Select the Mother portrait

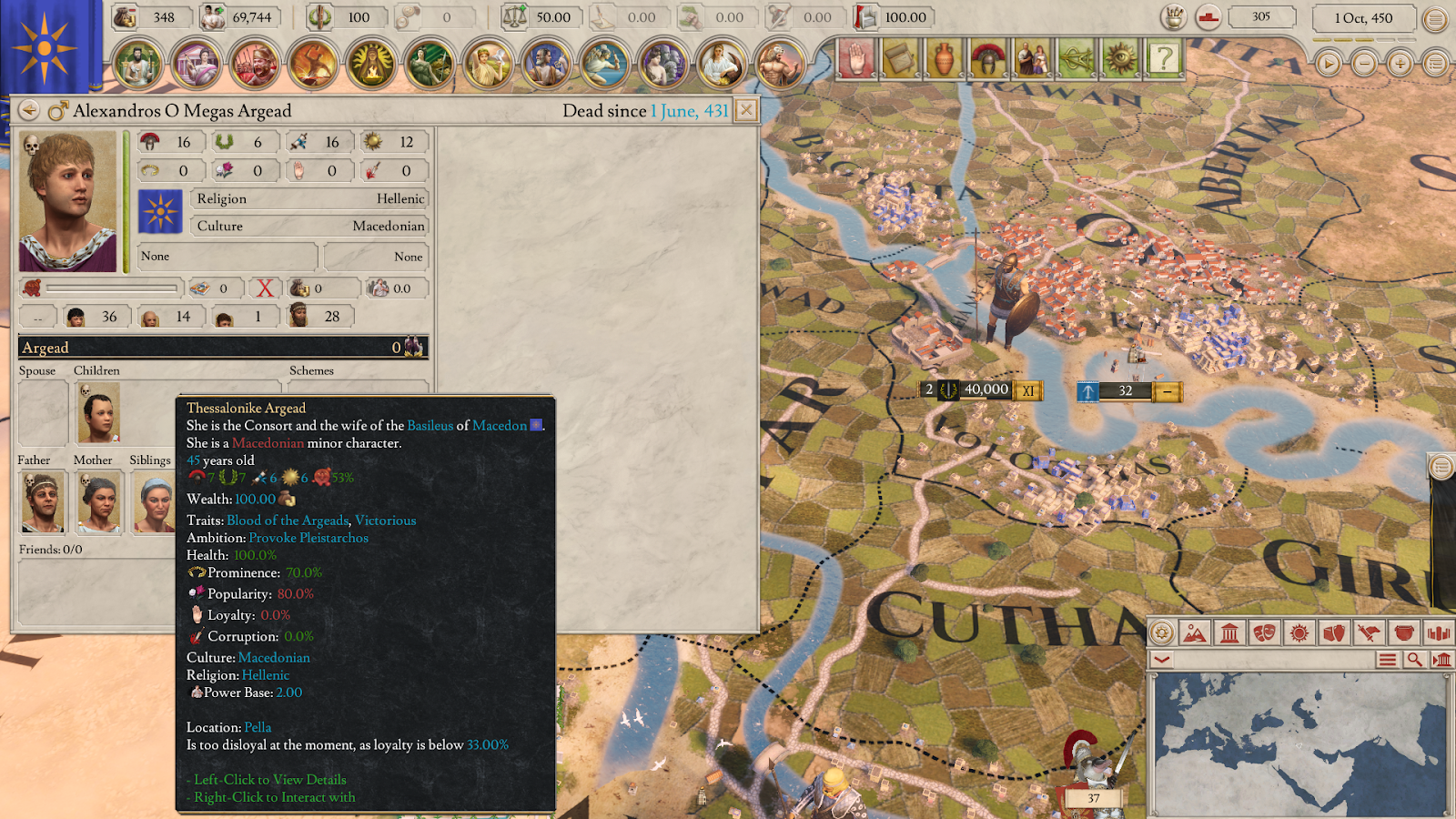point(98,501)
